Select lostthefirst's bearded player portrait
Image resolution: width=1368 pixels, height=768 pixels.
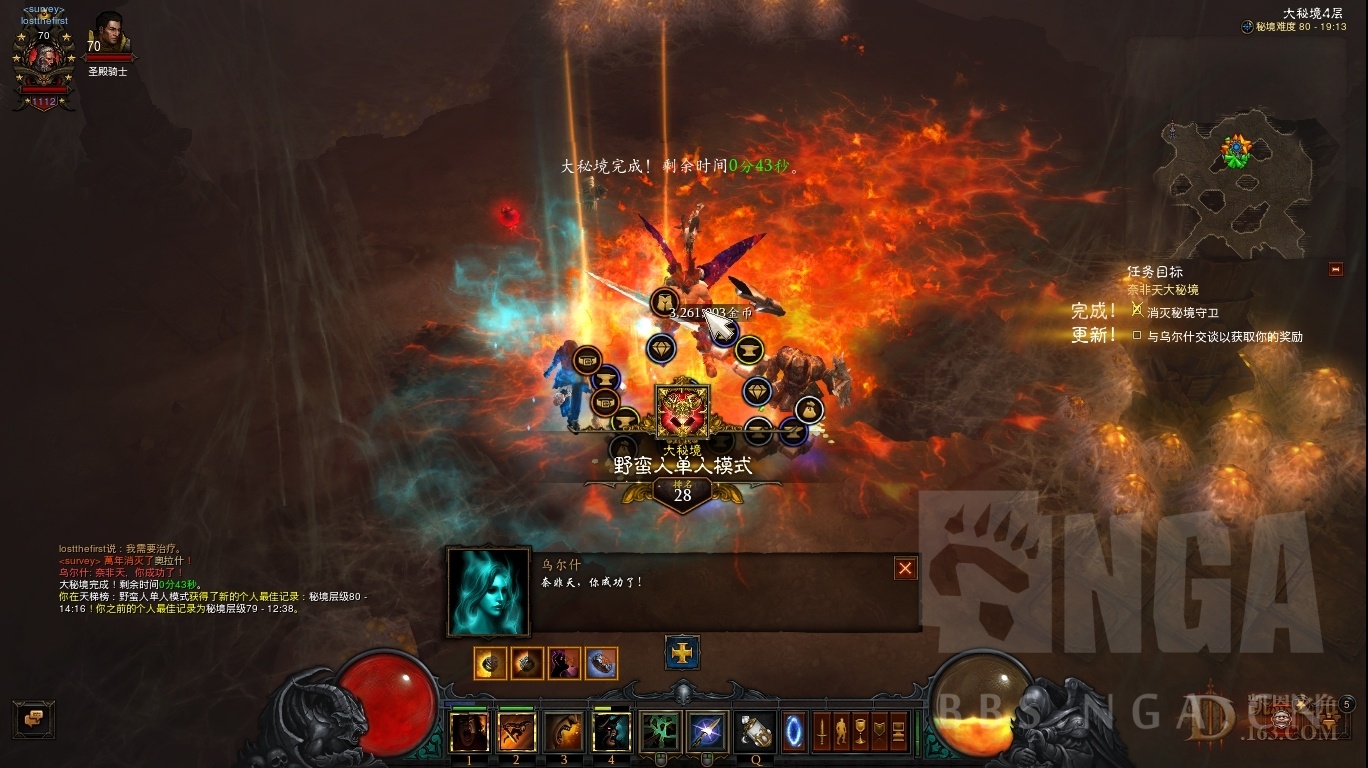44,58
